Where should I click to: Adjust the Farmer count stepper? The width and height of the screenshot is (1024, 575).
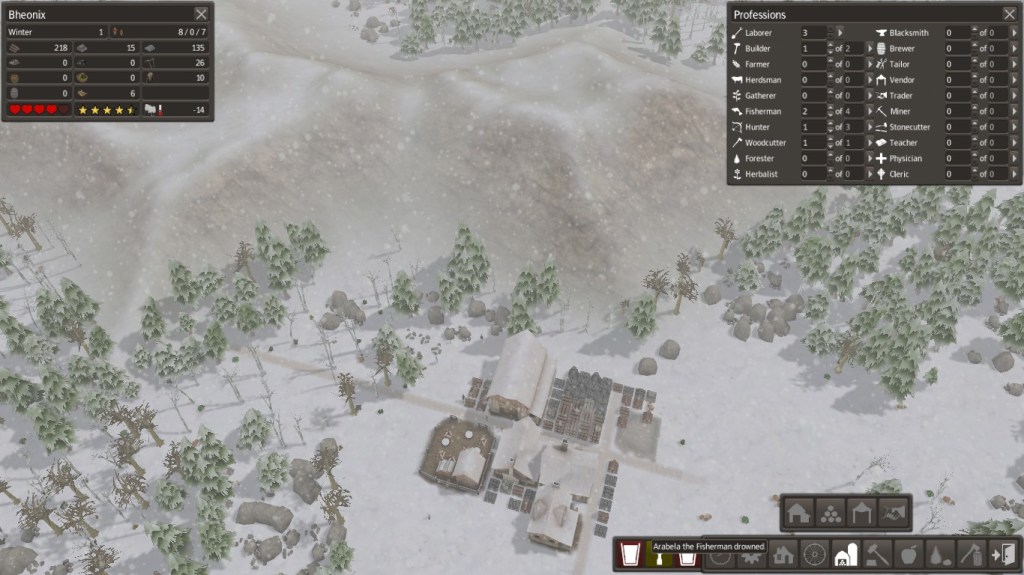[829, 64]
